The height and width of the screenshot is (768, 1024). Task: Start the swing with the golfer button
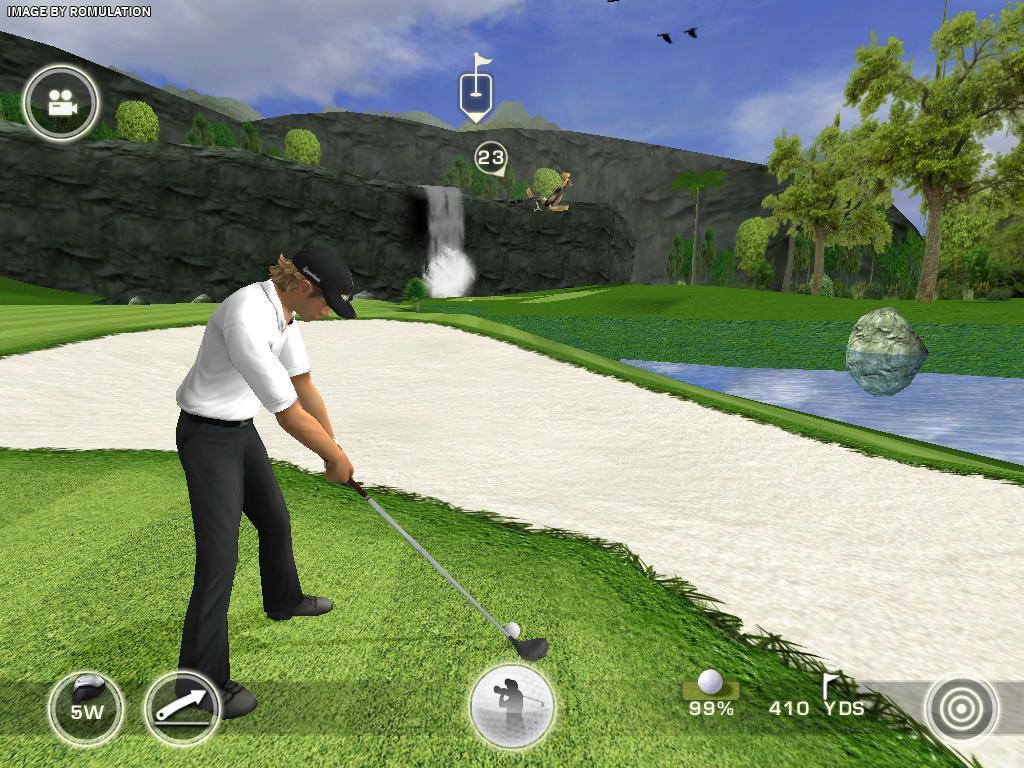[512, 706]
